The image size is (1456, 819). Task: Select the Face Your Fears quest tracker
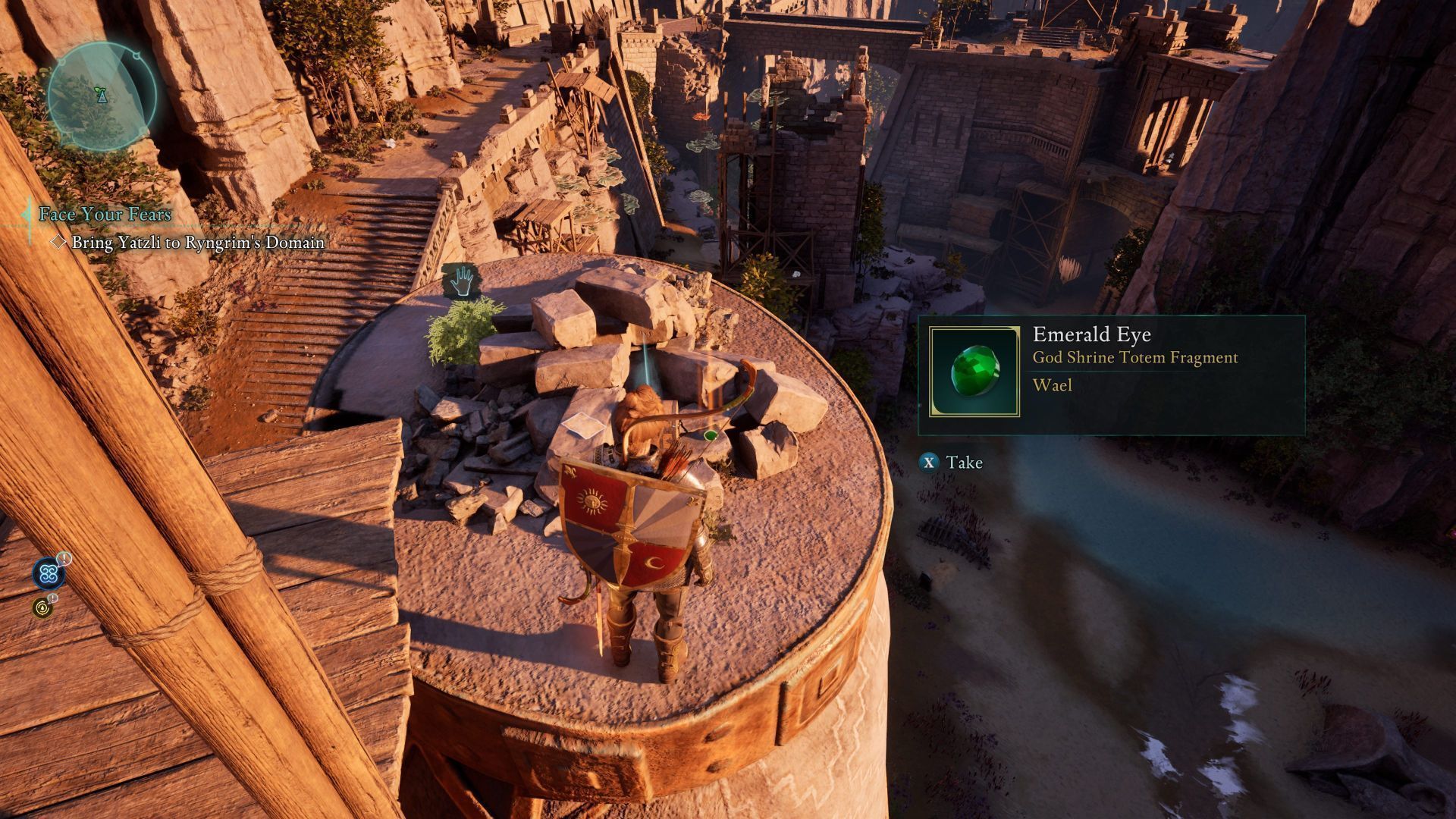coord(105,214)
